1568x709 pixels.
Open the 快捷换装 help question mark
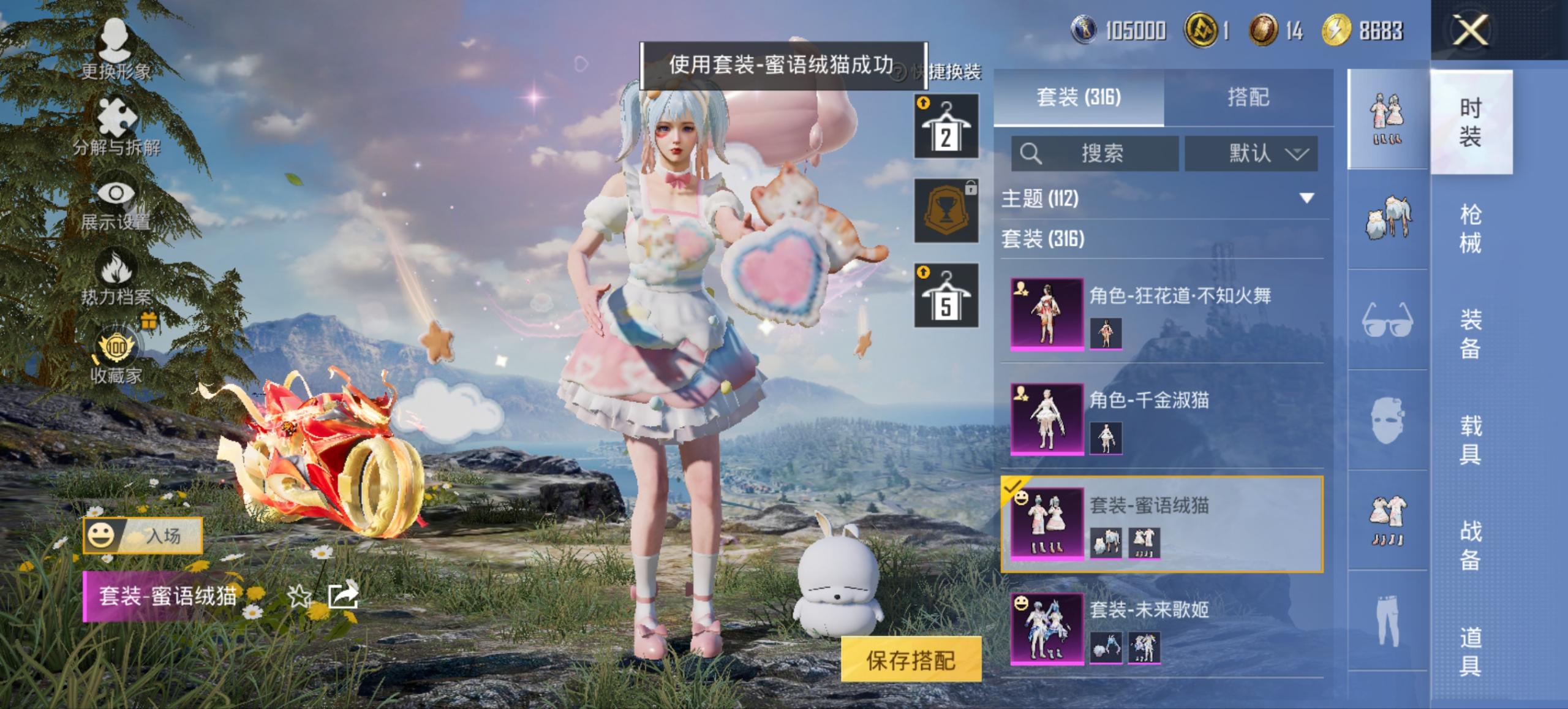[898, 72]
